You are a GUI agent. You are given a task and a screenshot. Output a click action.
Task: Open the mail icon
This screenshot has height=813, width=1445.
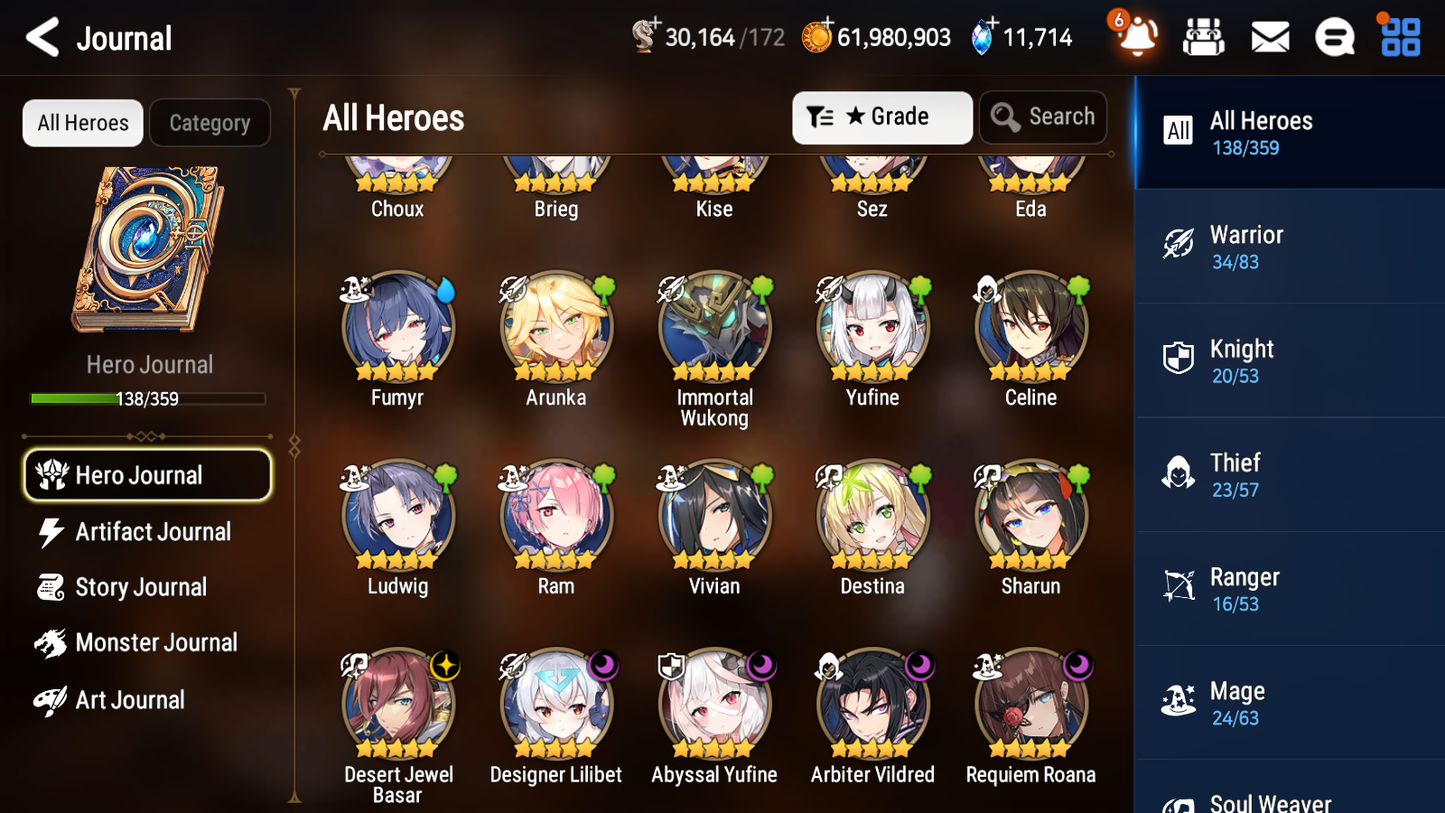coord(1269,36)
